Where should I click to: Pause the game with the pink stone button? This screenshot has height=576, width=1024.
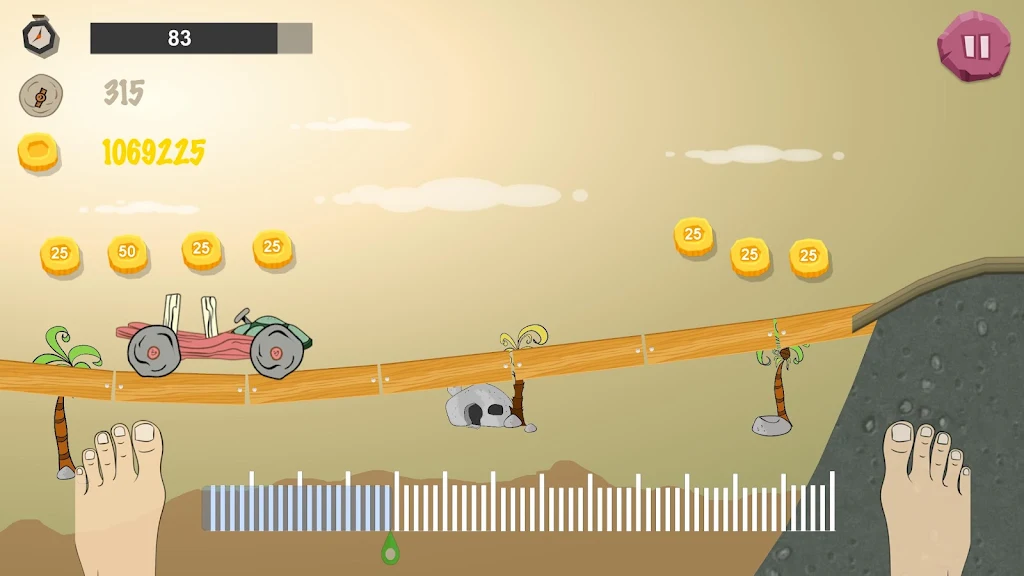(974, 46)
